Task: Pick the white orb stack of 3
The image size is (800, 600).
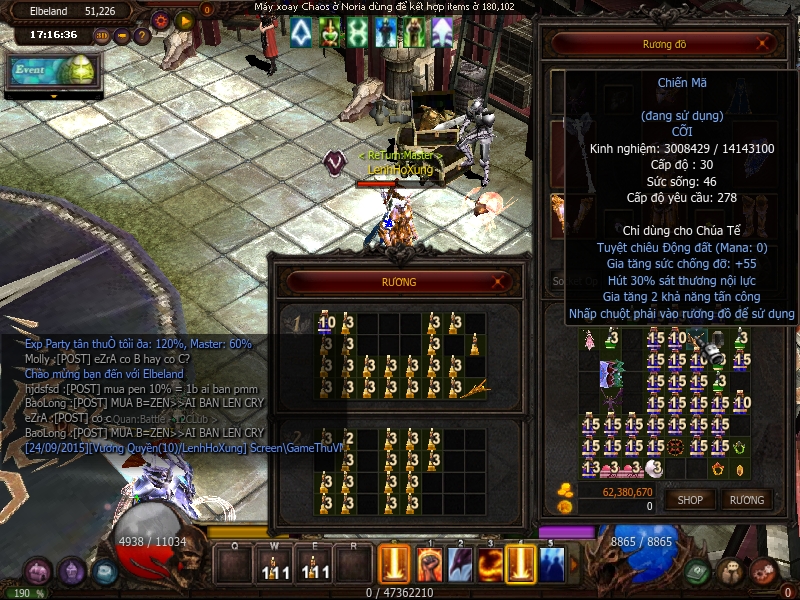Action: 655,467
